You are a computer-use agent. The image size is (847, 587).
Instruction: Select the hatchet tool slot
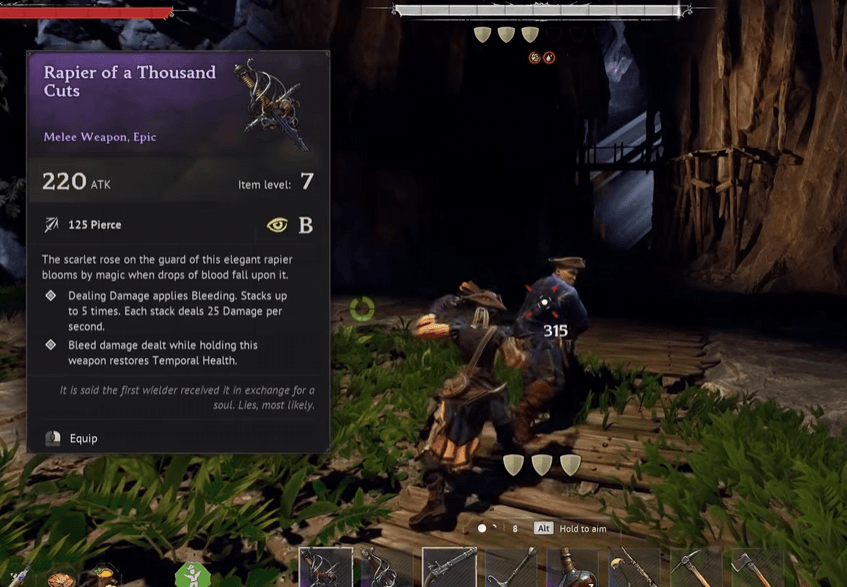pyautogui.click(x=757, y=568)
